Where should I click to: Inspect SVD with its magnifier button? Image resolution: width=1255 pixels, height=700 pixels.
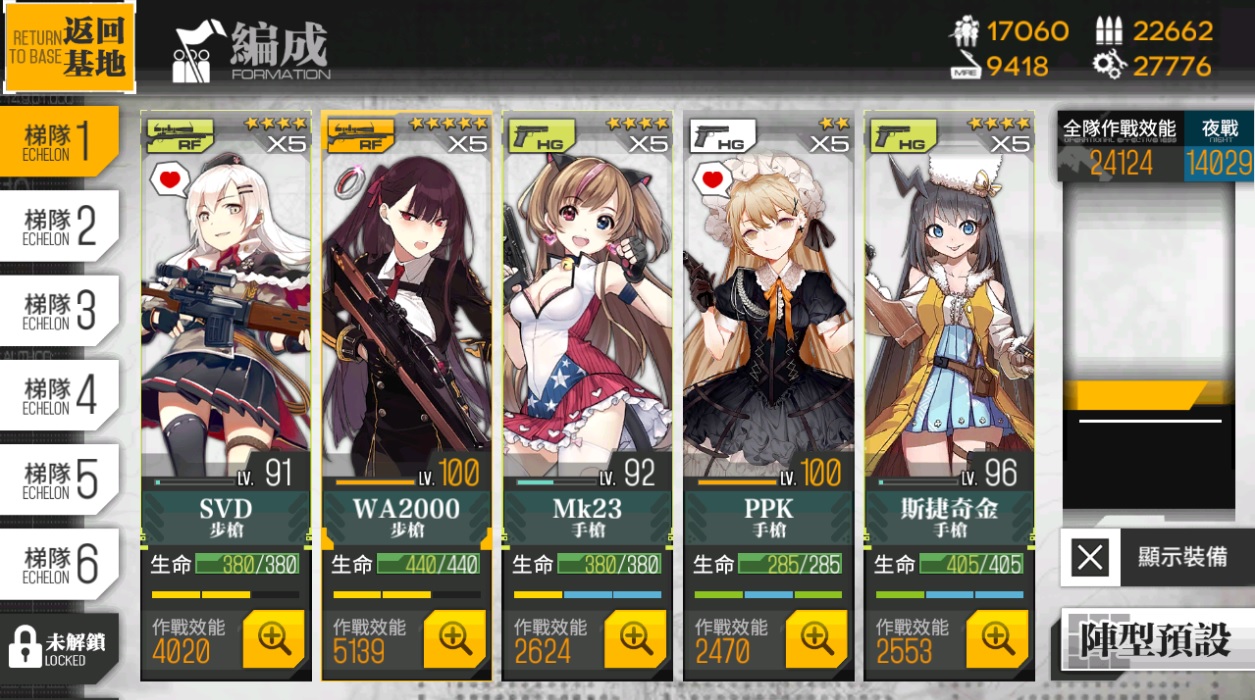tap(273, 639)
